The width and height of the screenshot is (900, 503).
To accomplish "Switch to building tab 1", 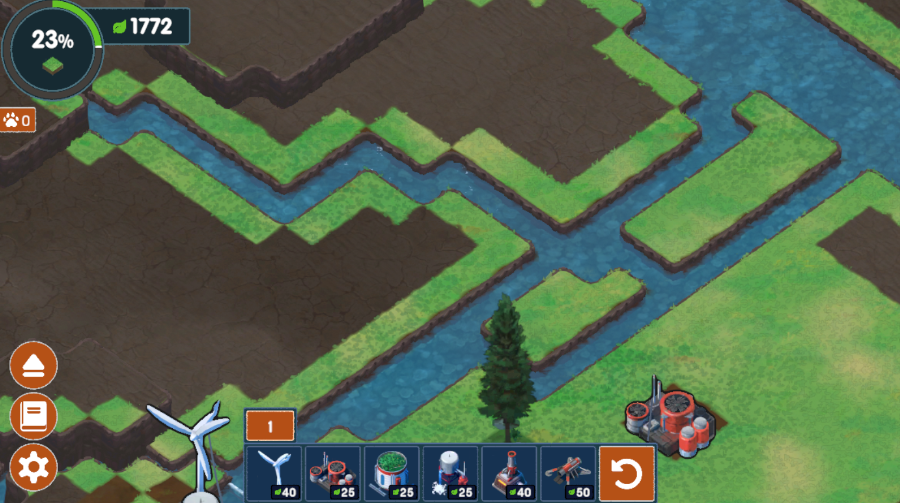I will (x=269, y=425).
